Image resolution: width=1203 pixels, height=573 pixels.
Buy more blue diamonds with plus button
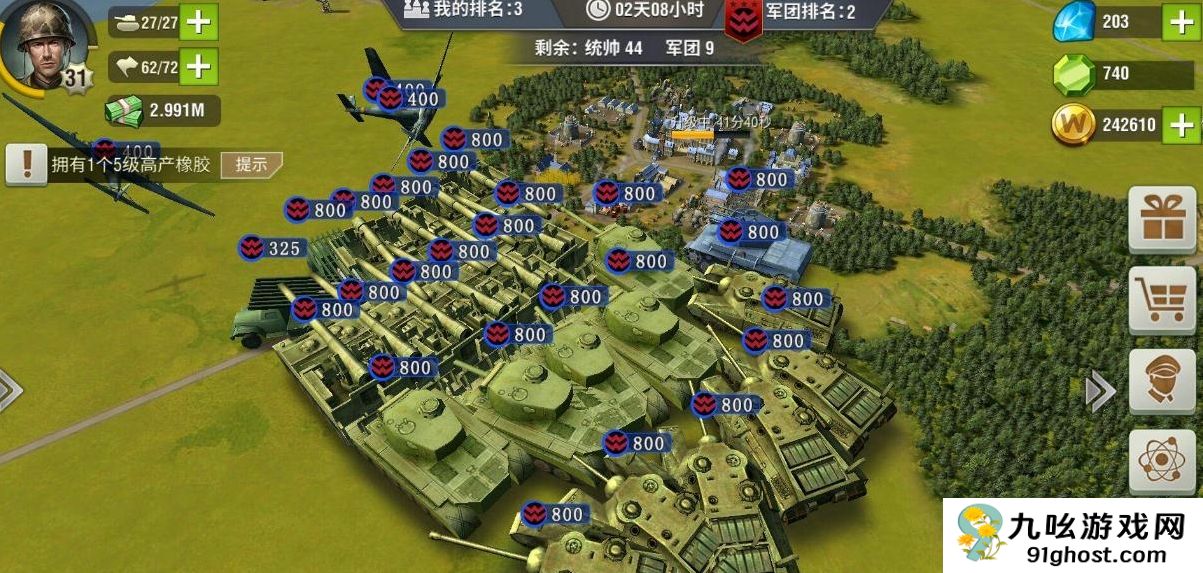pos(1180,22)
